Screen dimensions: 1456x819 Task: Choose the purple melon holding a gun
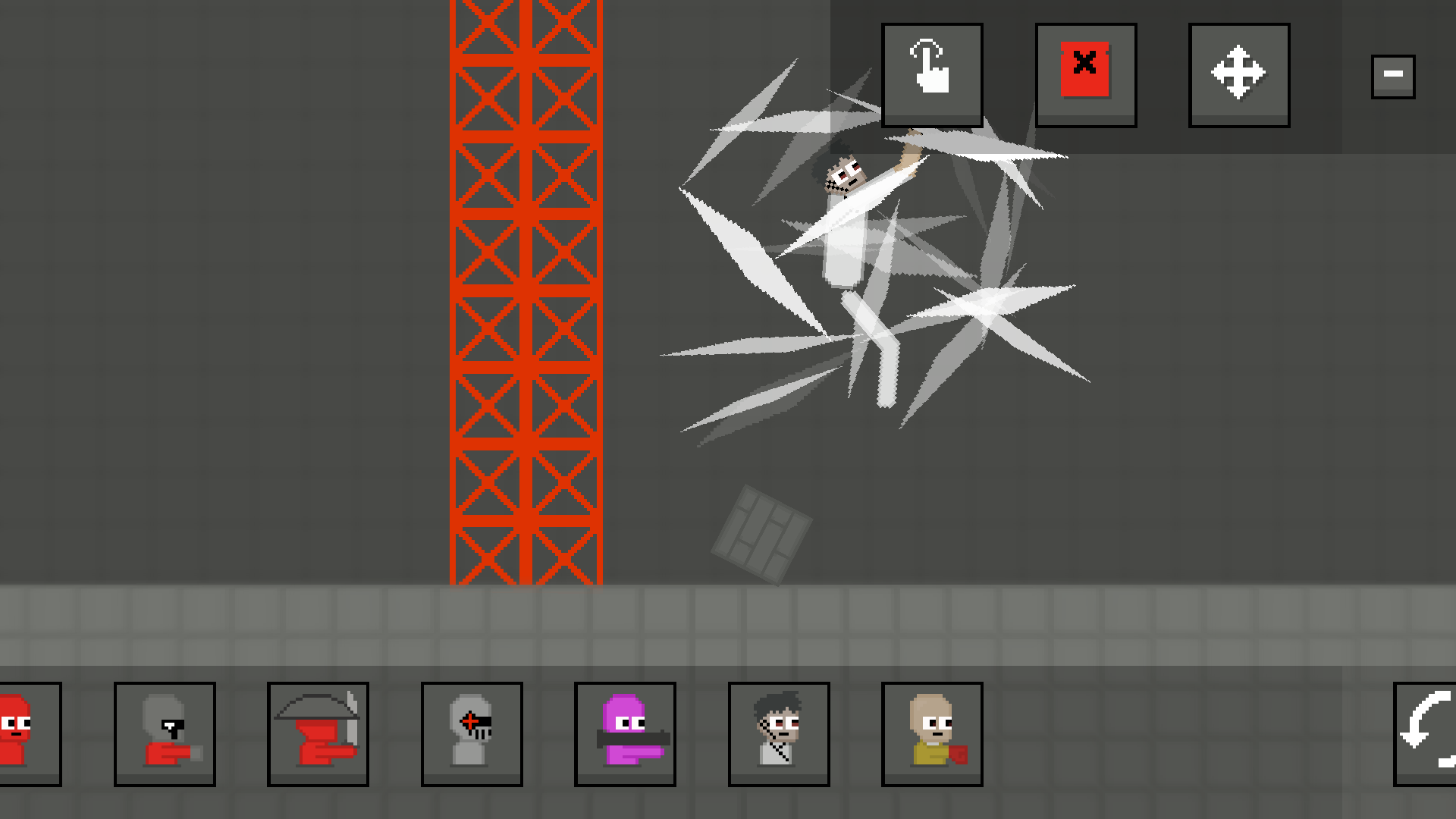tap(625, 732)
